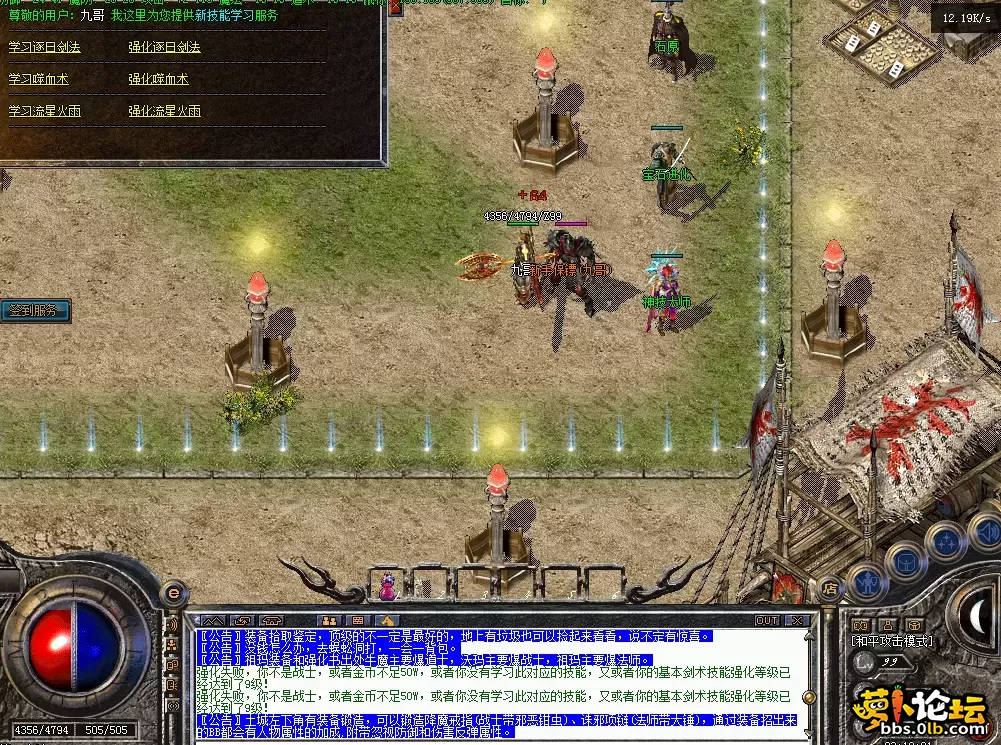This screenshot has height=745, width=1001.
Task: Click the house icon on chat toolbar
Action: [388, 620]
